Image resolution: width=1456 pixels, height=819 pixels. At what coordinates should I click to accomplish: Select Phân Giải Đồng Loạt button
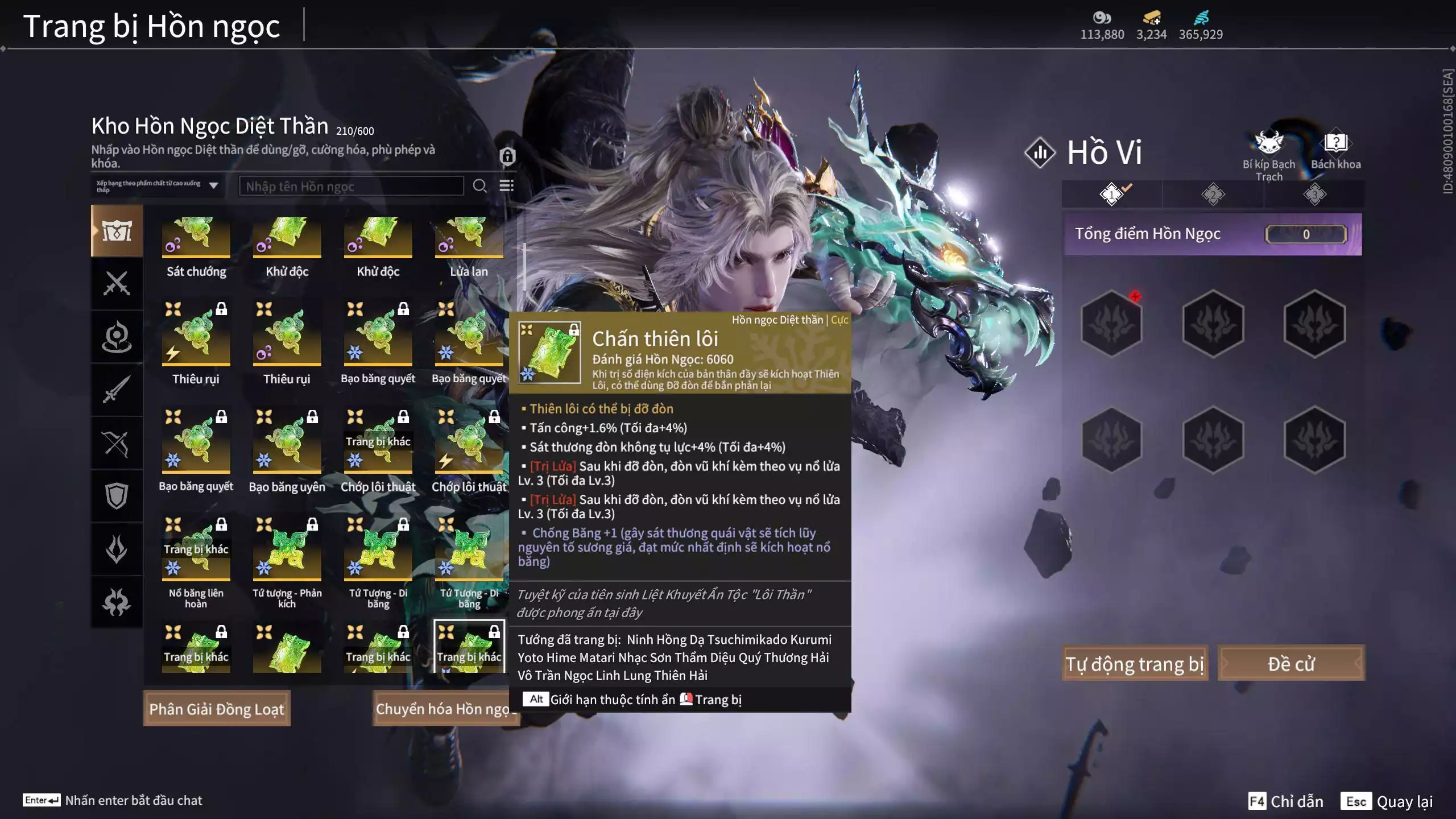click(217, 709)
